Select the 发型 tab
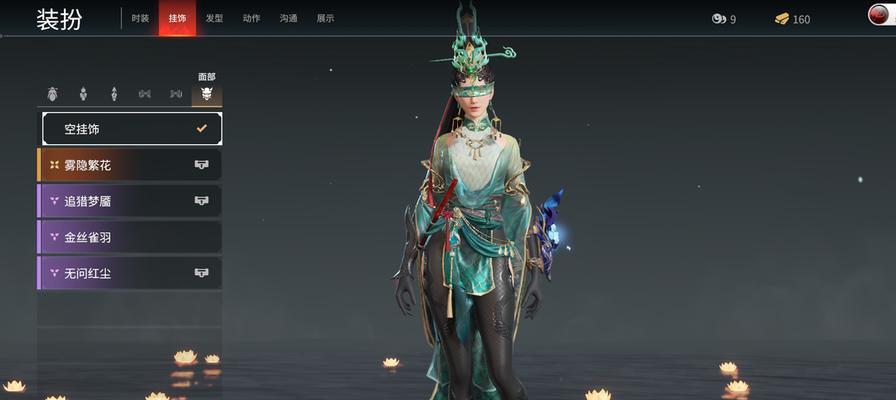This screenshot has height=400, width=896. coord(214,18)
